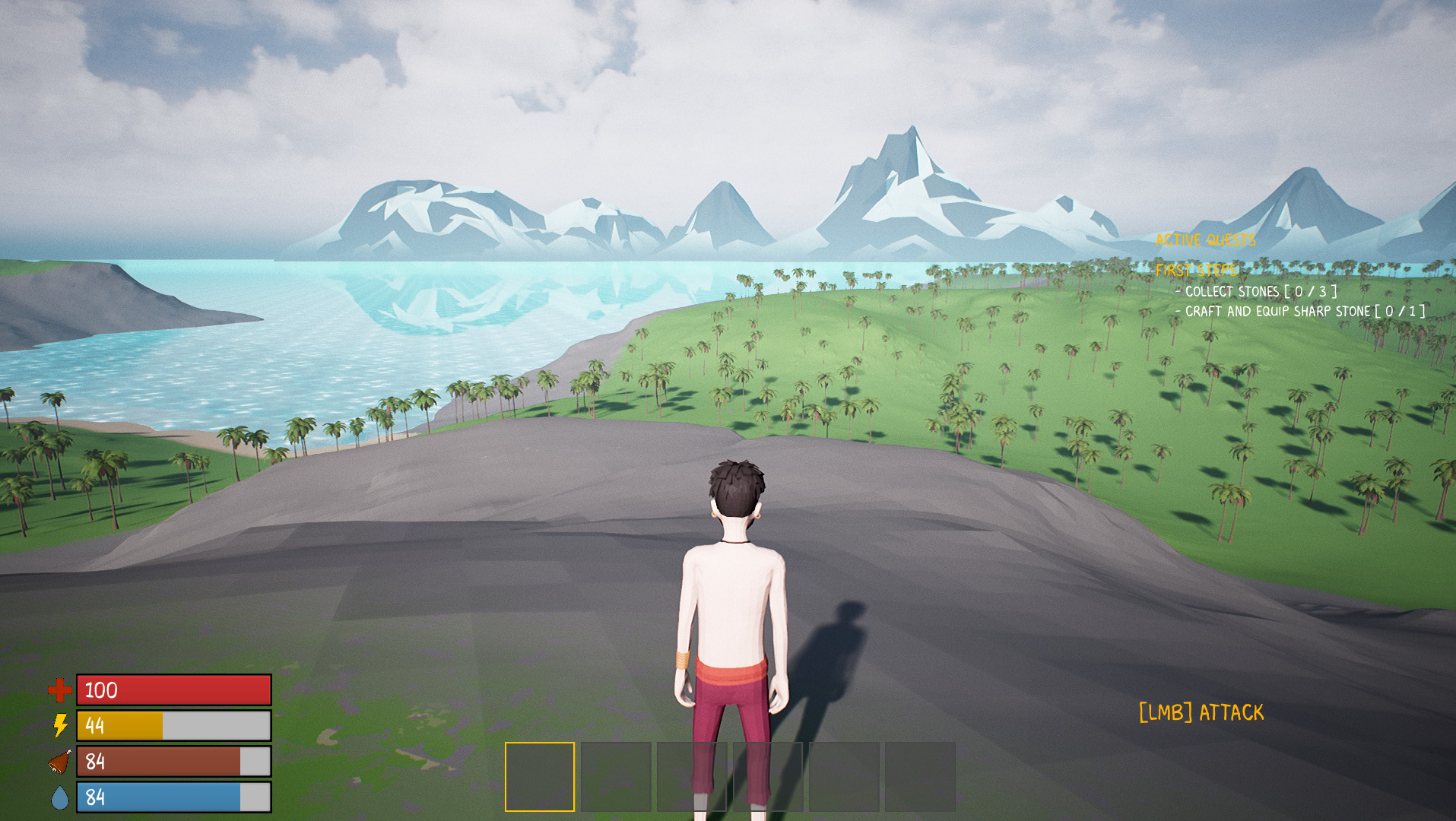Click the yellow energy bar showing 44
Image resolution: width=1456 pixels, height=821 pixels.
tap(173, 726)
